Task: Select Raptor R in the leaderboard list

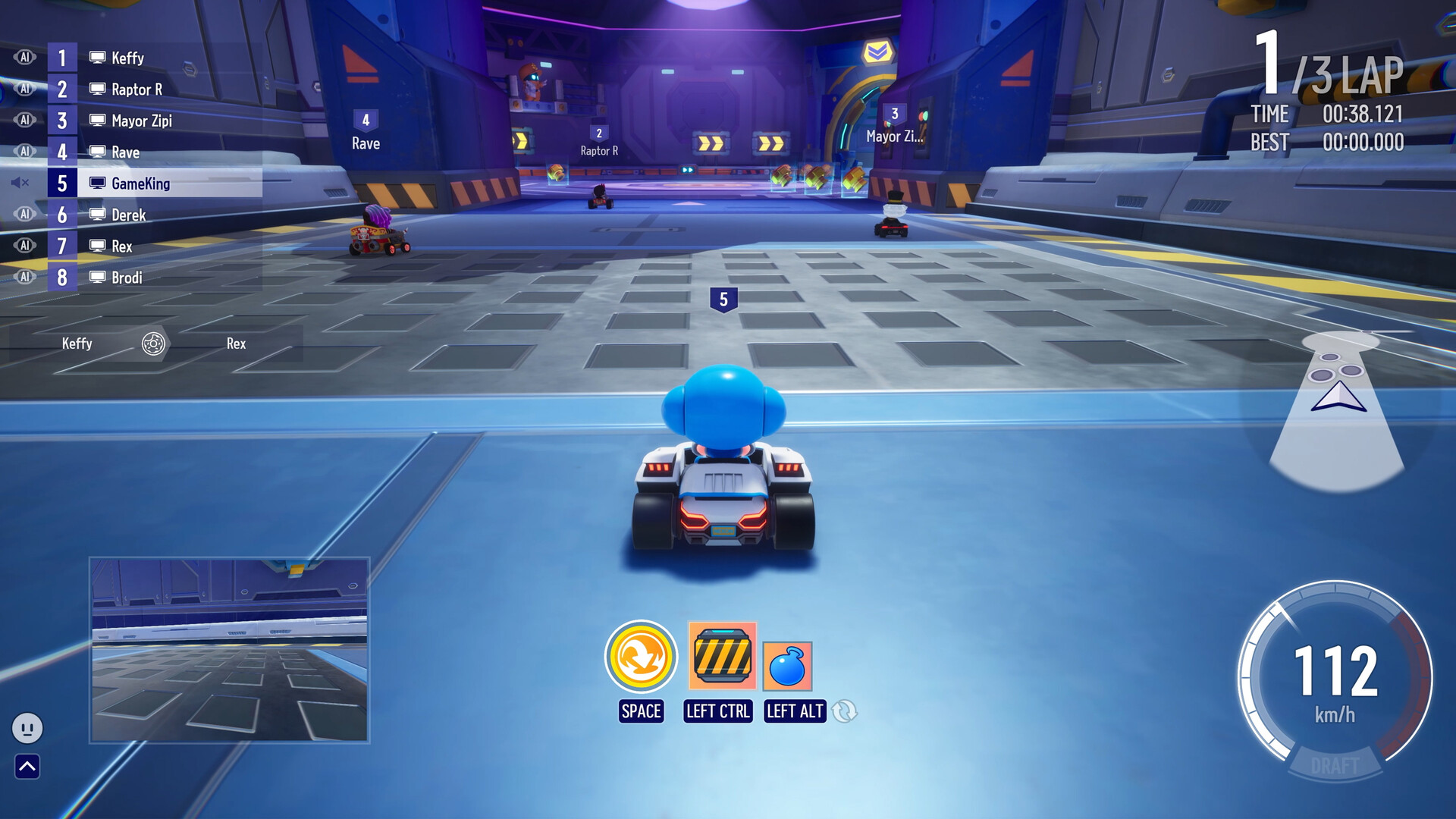Action: click(x=139, y=89)
